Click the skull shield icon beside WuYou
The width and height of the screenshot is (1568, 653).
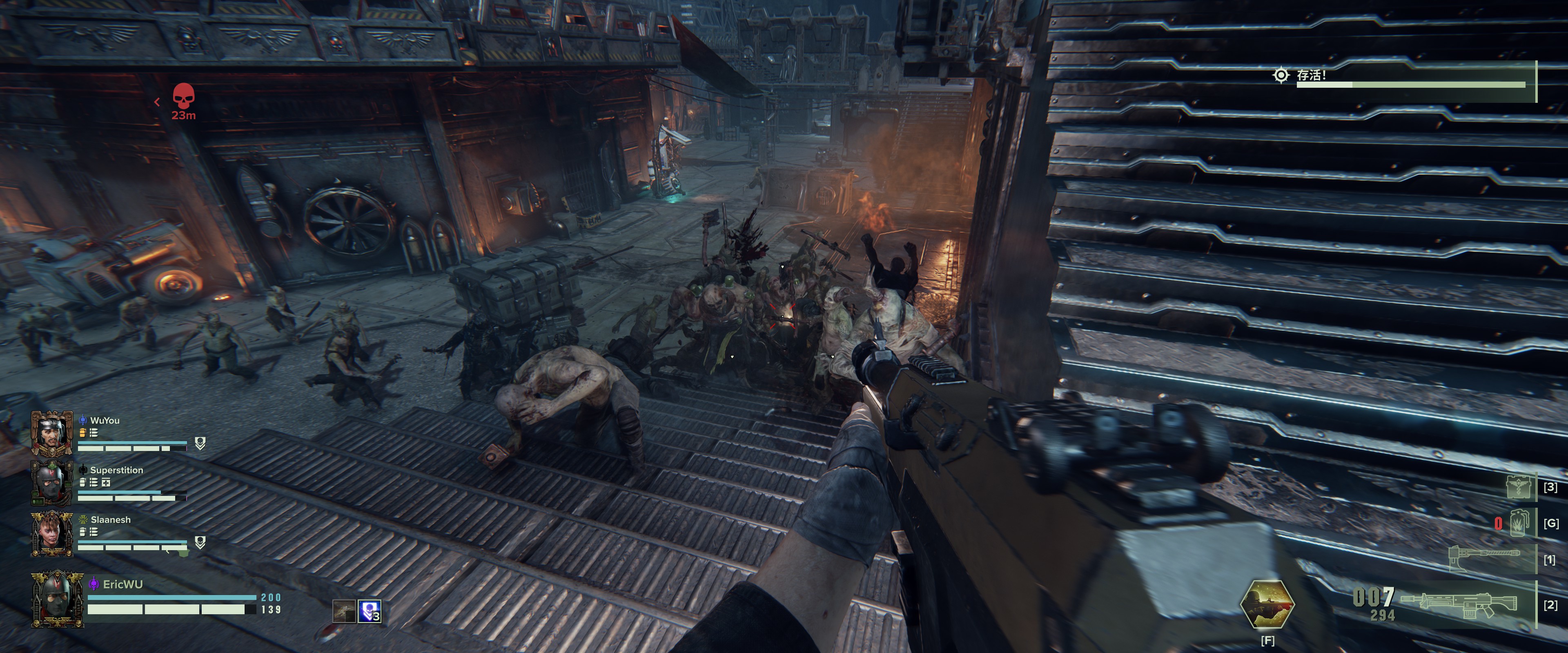tap(200, 443)
